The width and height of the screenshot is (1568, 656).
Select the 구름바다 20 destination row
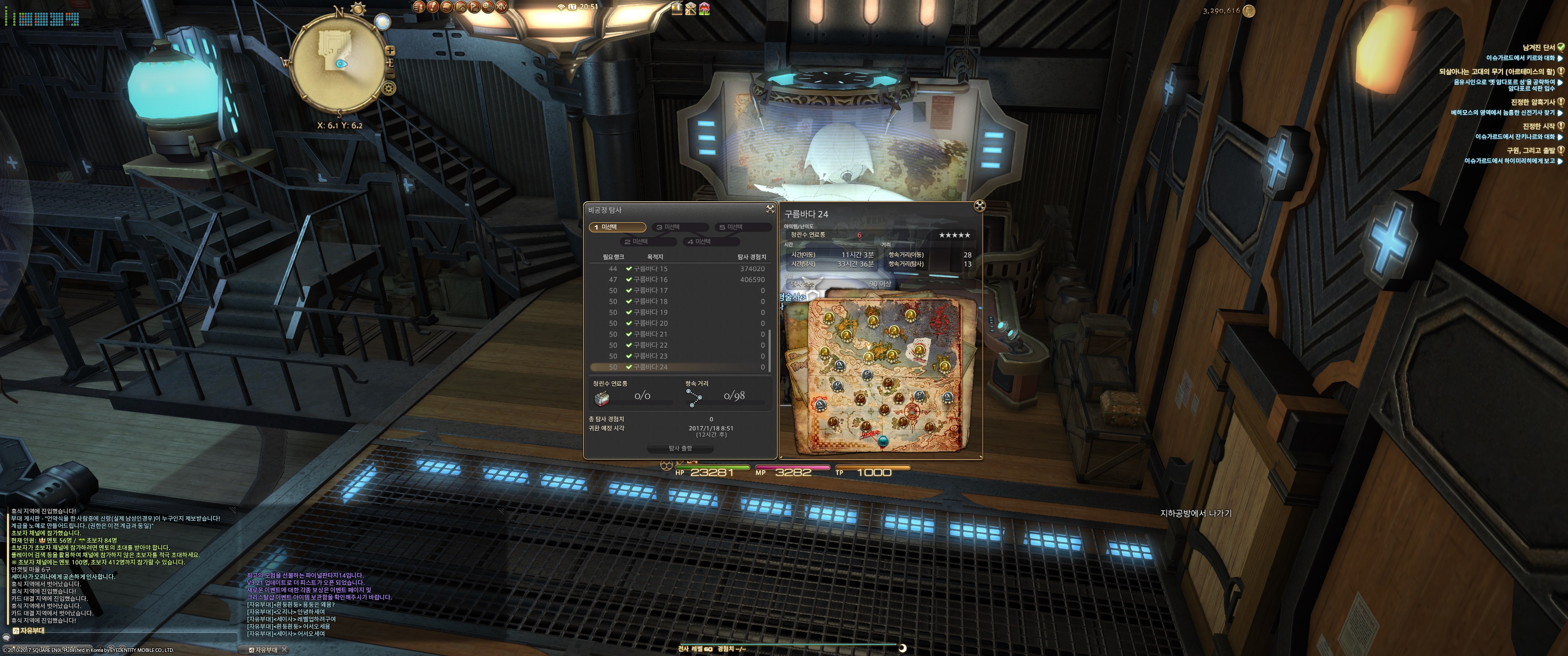[x=650, y=324]
